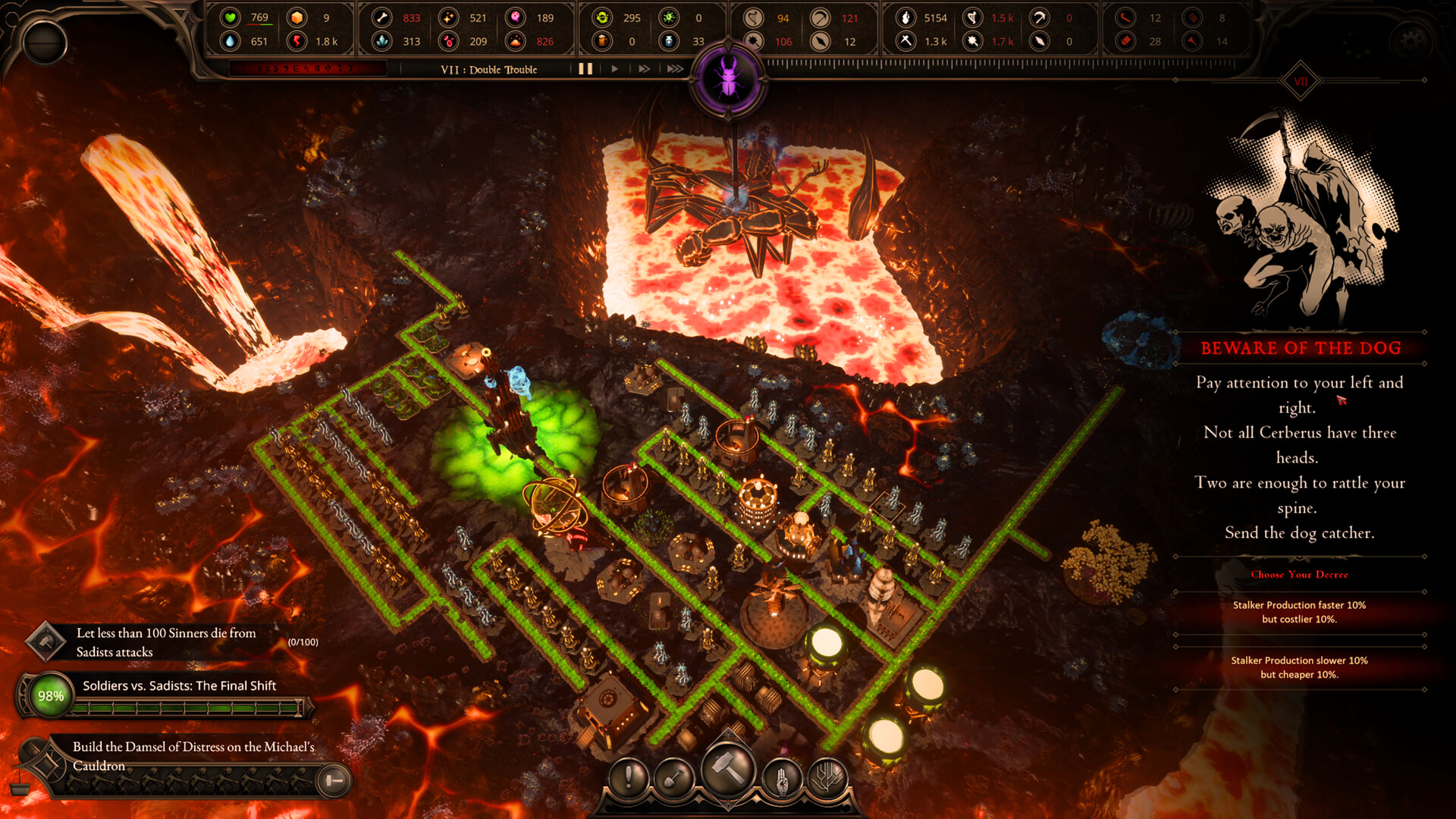Select the shovel dig tool

674,777
